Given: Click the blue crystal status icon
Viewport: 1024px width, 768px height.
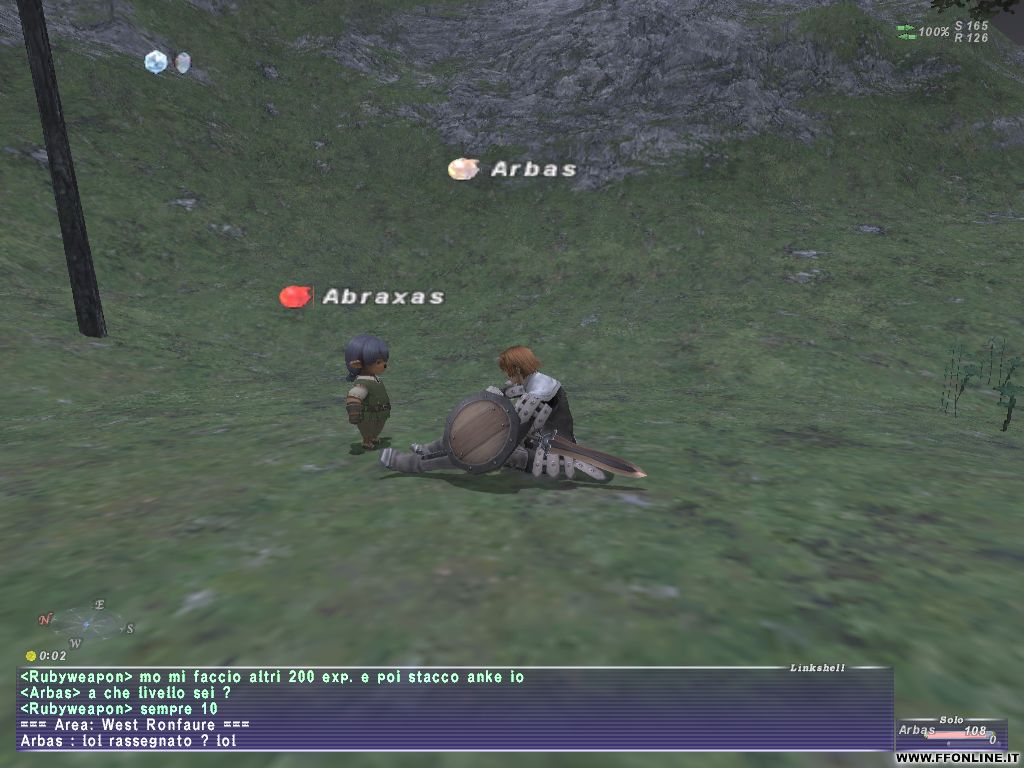Looking at the screenshot, I should click(x=155, y=62).
